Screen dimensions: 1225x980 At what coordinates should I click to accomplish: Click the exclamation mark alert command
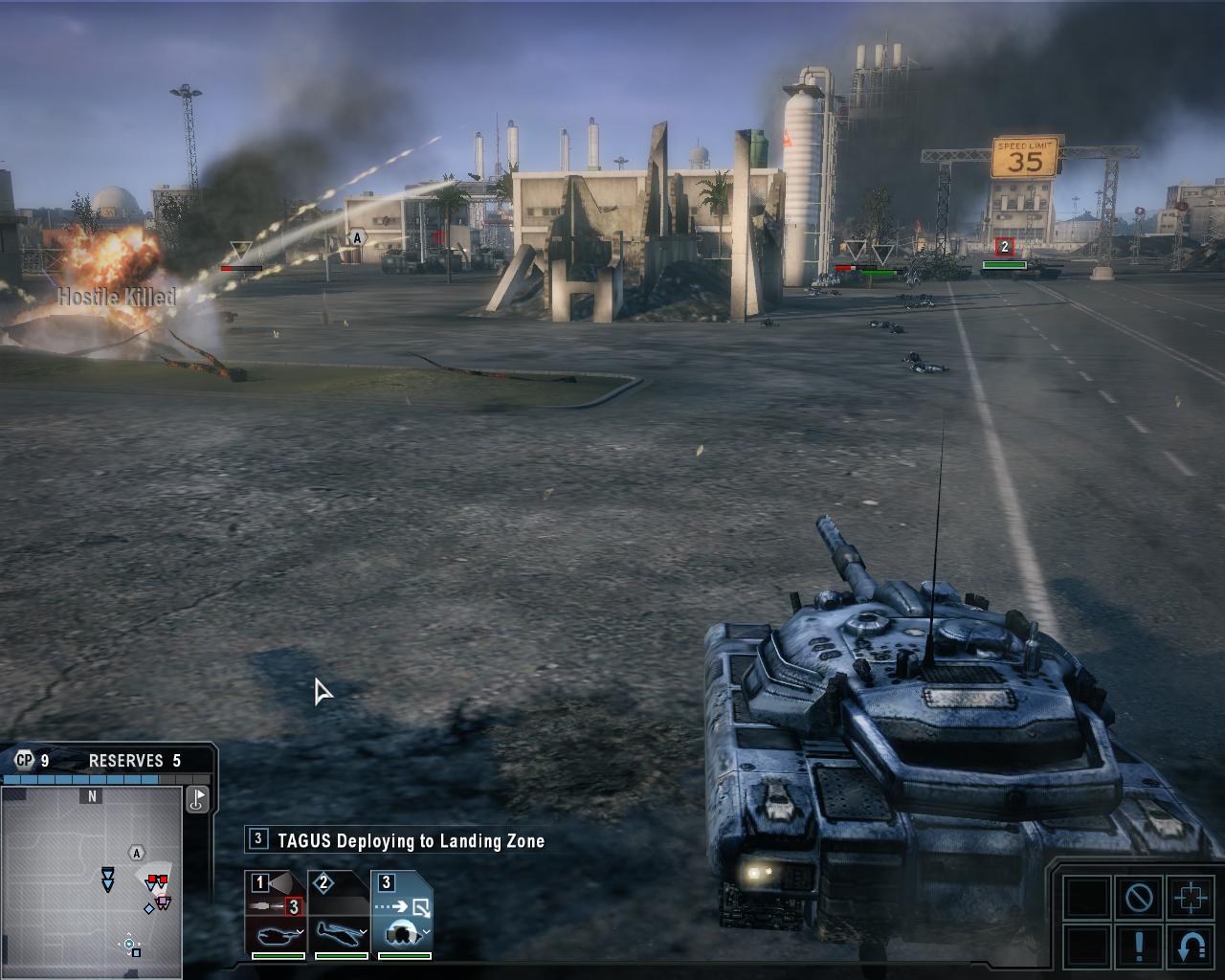(1139, 945)
